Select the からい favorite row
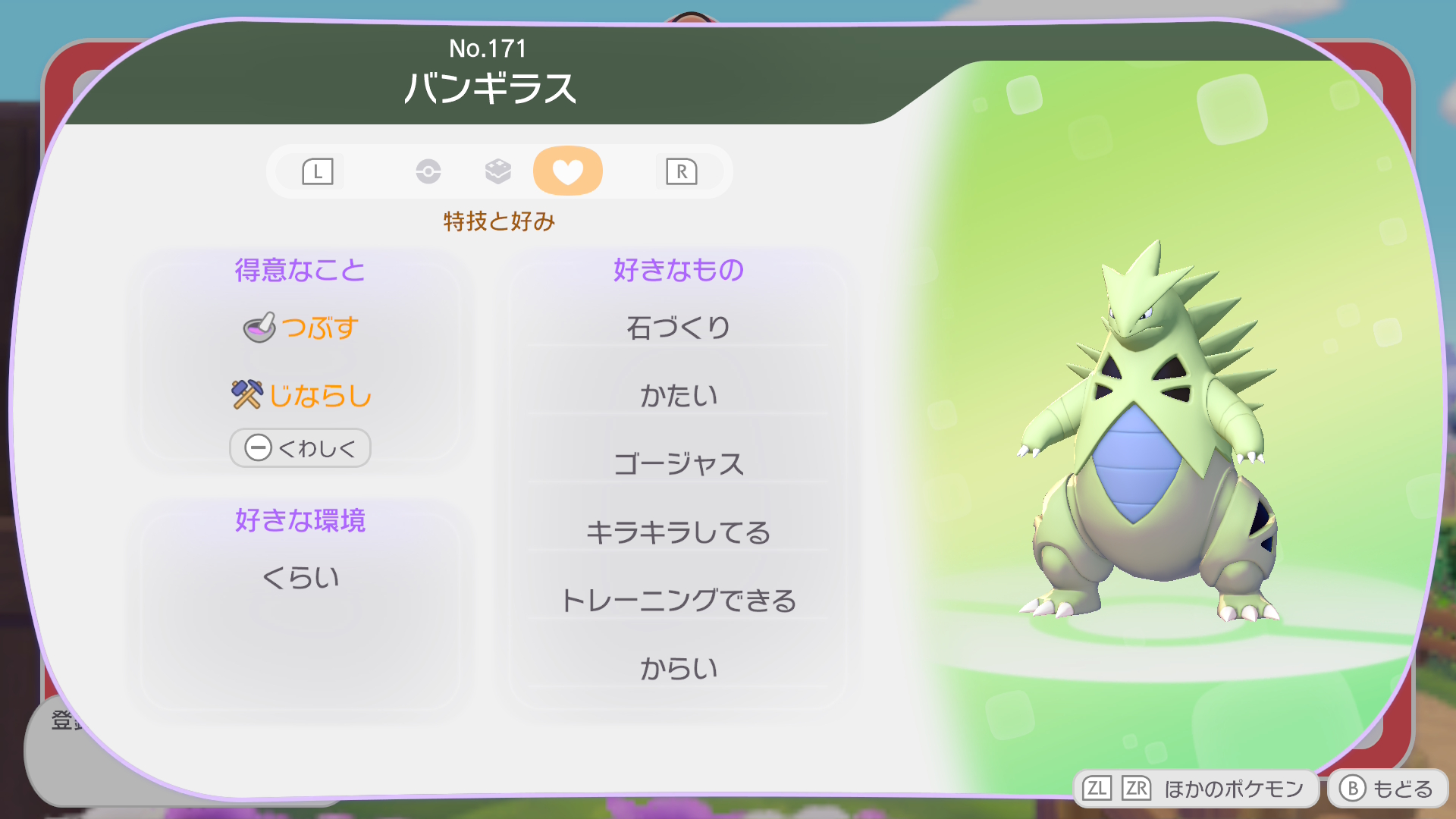 [x=678, y=668]
